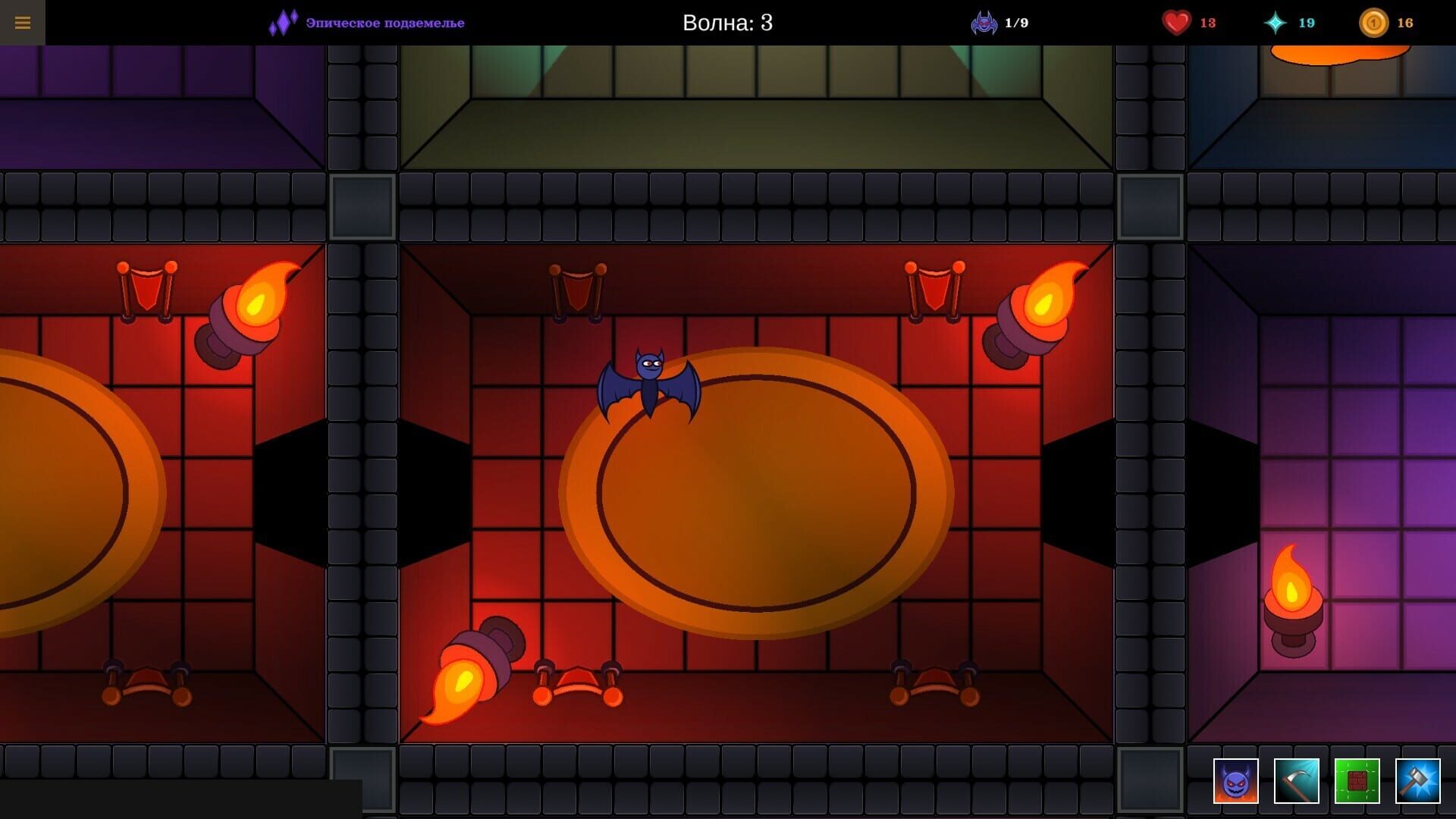Click the cyan diamond crystal icon
Image resolution: width=1456 pixels, height=819 pixels.
[1276, 22]
